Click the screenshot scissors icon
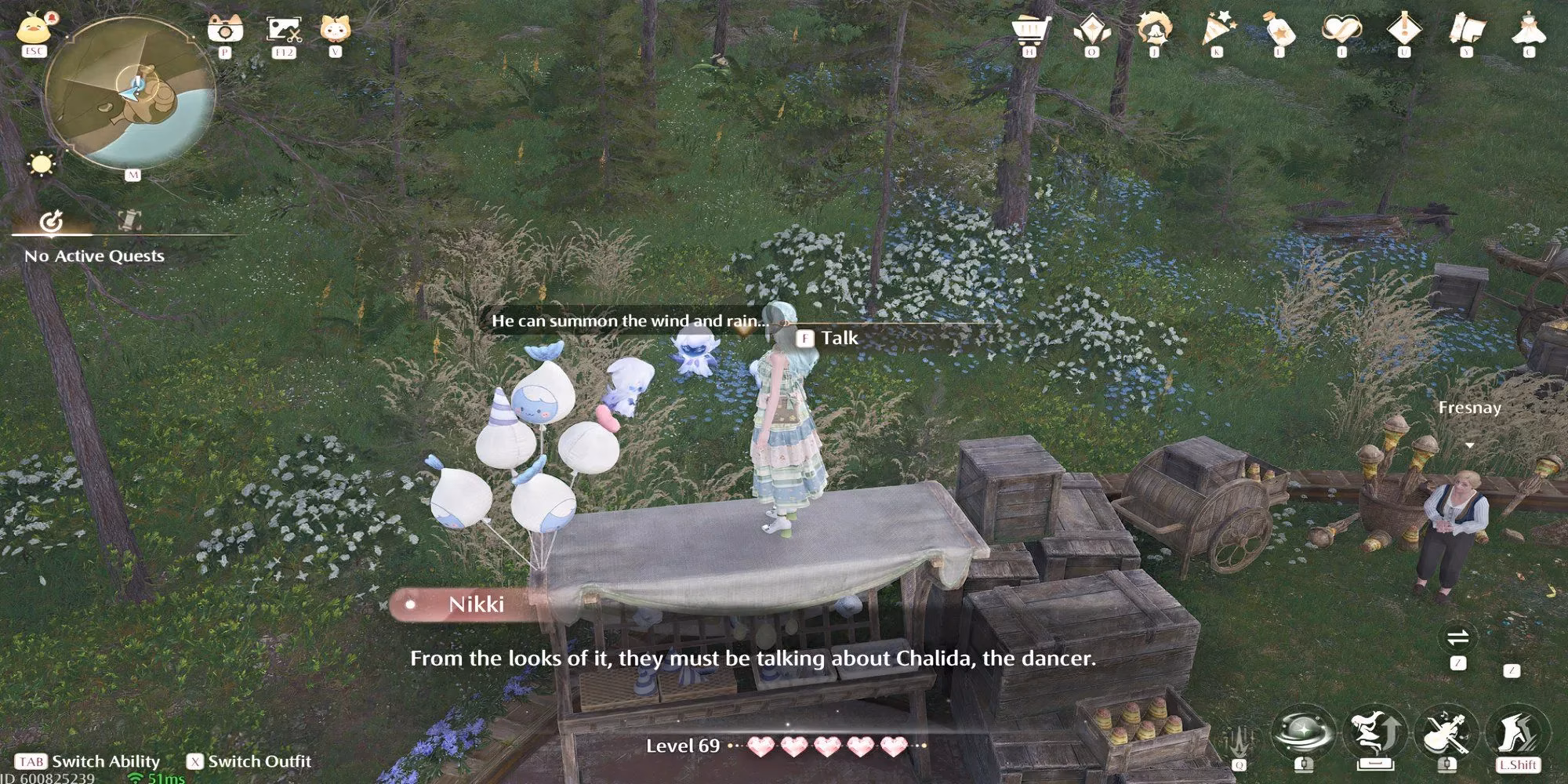1568x784 pixels. tap(283, 30)
